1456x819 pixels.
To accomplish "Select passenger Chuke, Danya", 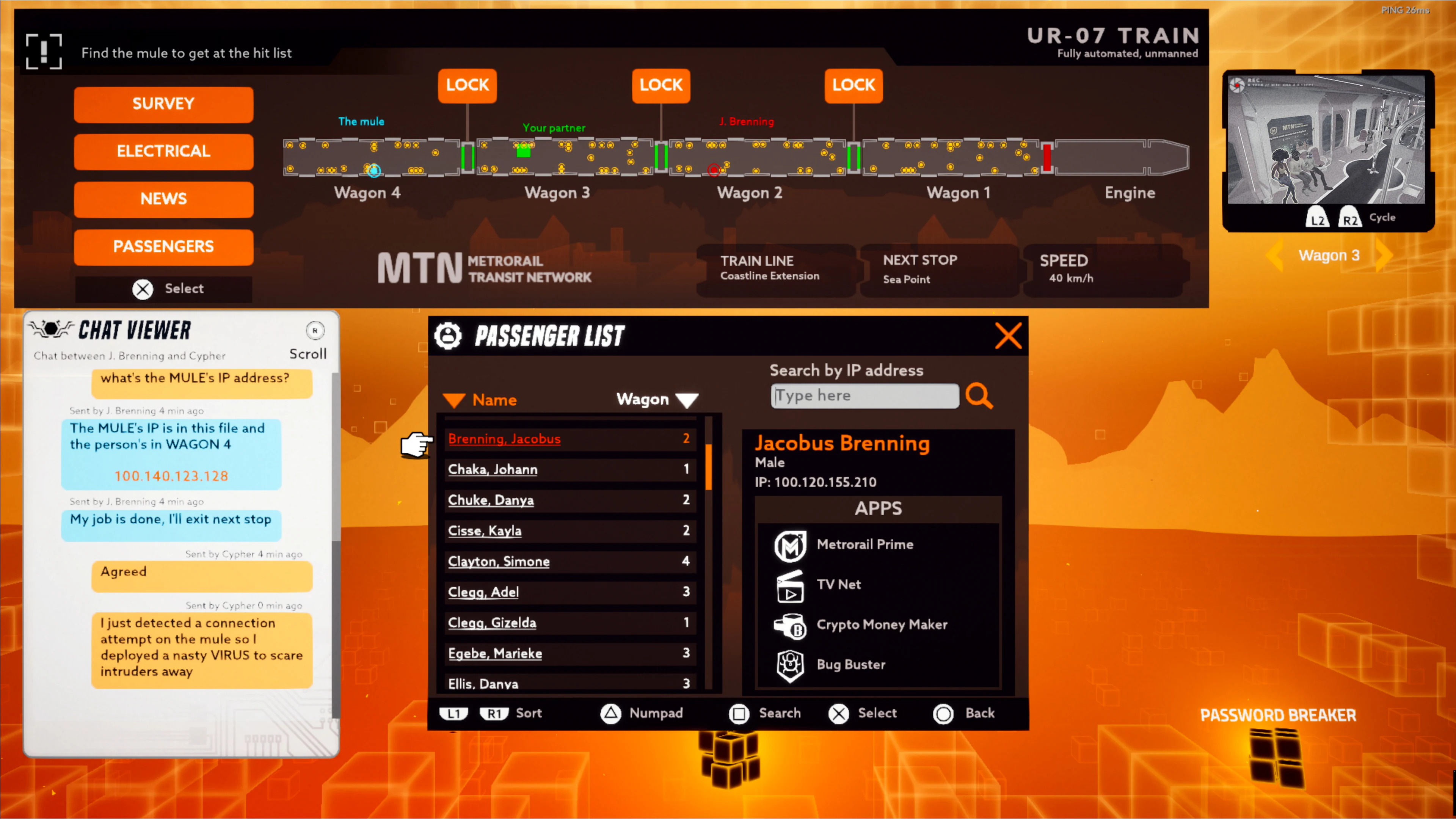I will click(491, 500).
